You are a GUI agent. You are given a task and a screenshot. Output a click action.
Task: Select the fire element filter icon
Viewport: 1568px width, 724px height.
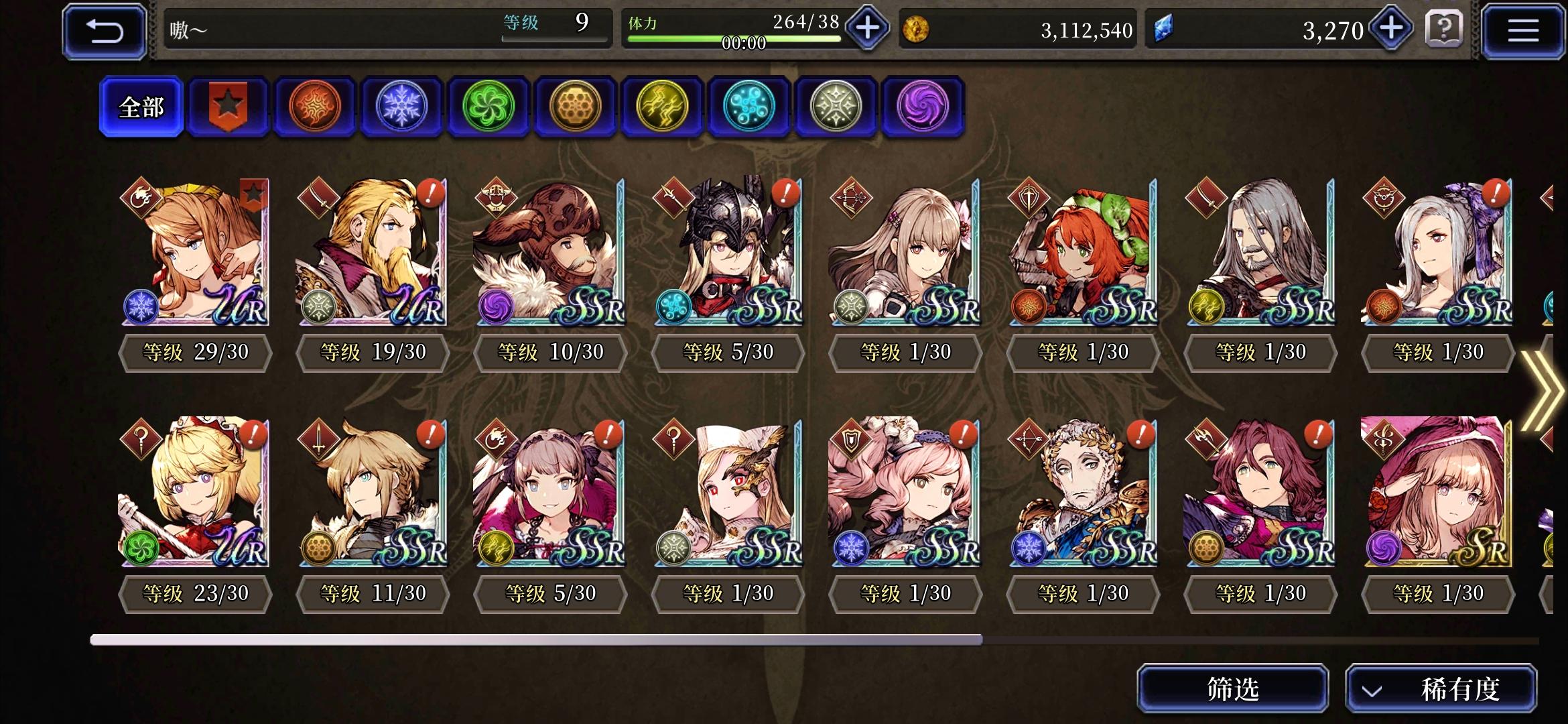(314, 107)
